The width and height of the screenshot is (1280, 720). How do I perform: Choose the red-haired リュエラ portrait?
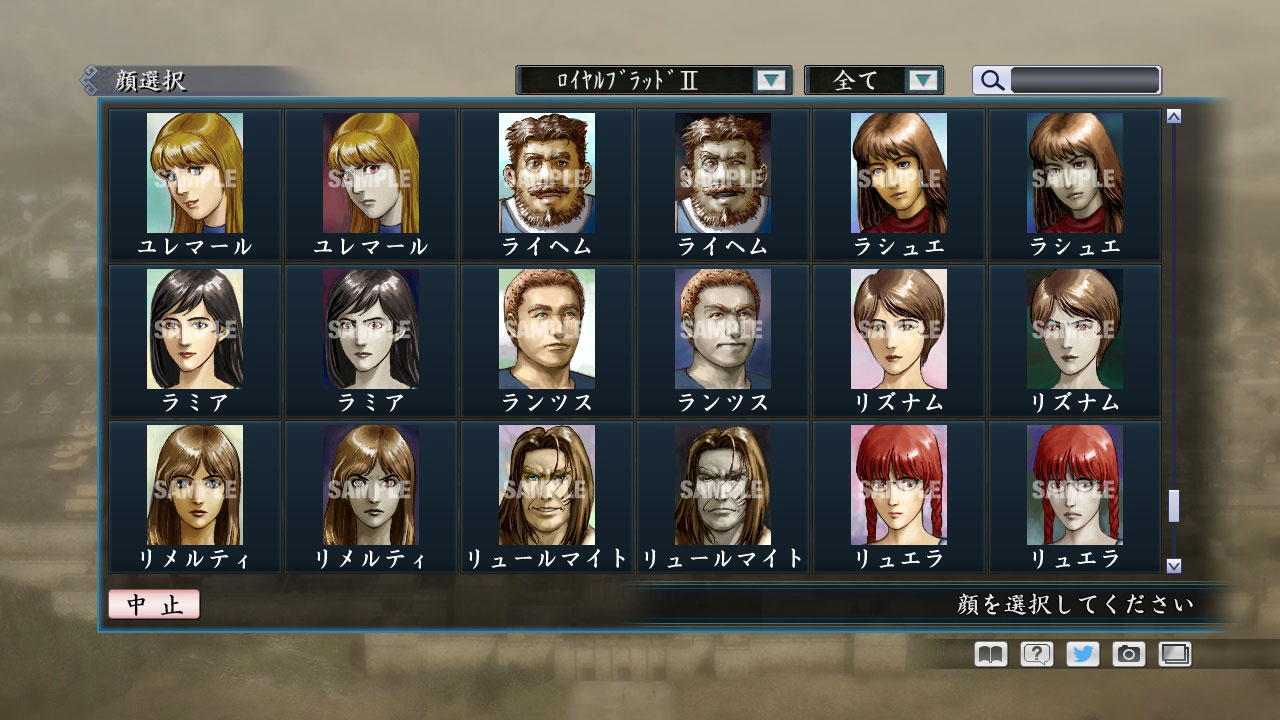[897, 487]
